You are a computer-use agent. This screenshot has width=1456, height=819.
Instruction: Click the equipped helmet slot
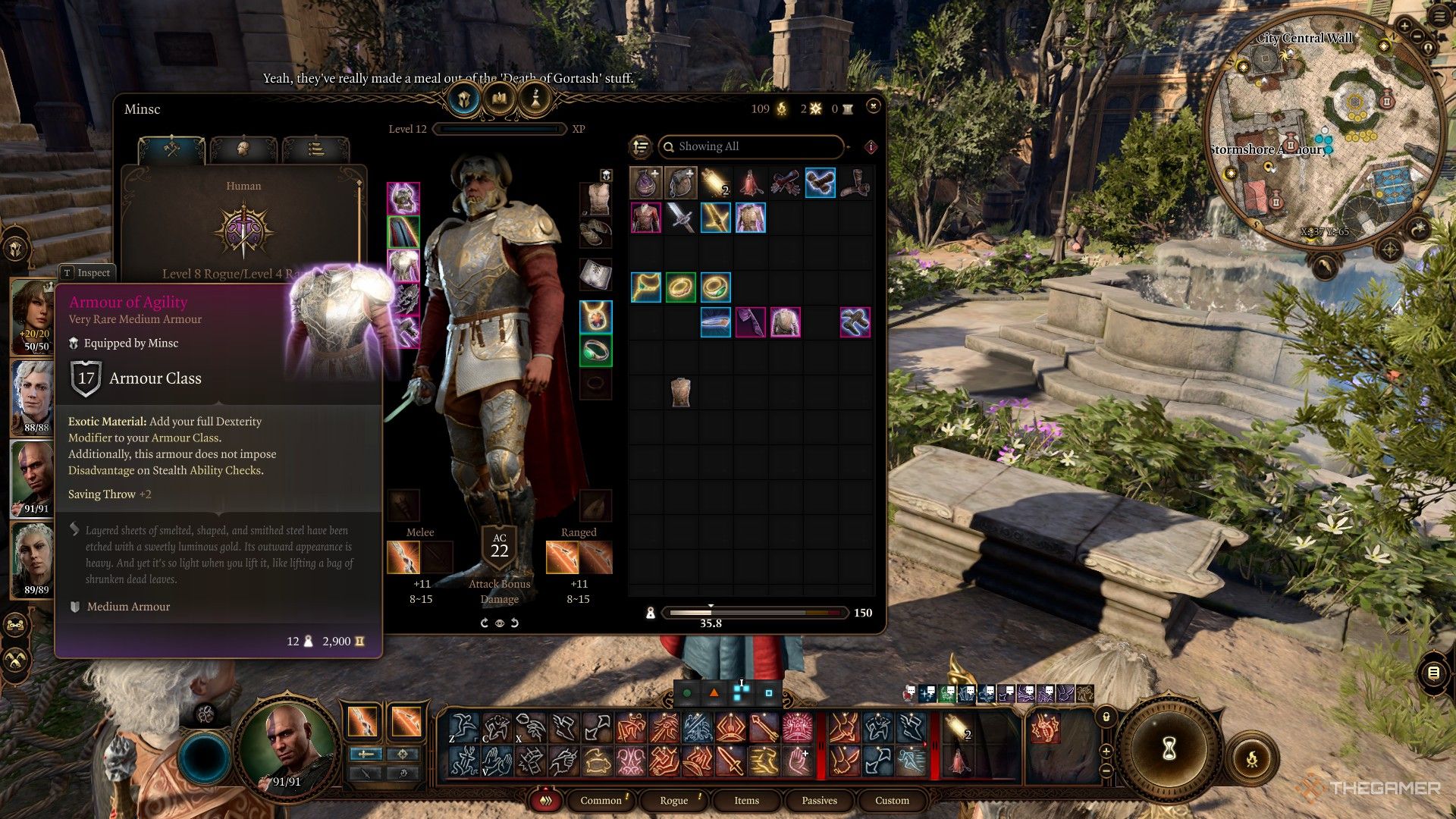click(403, 199)
